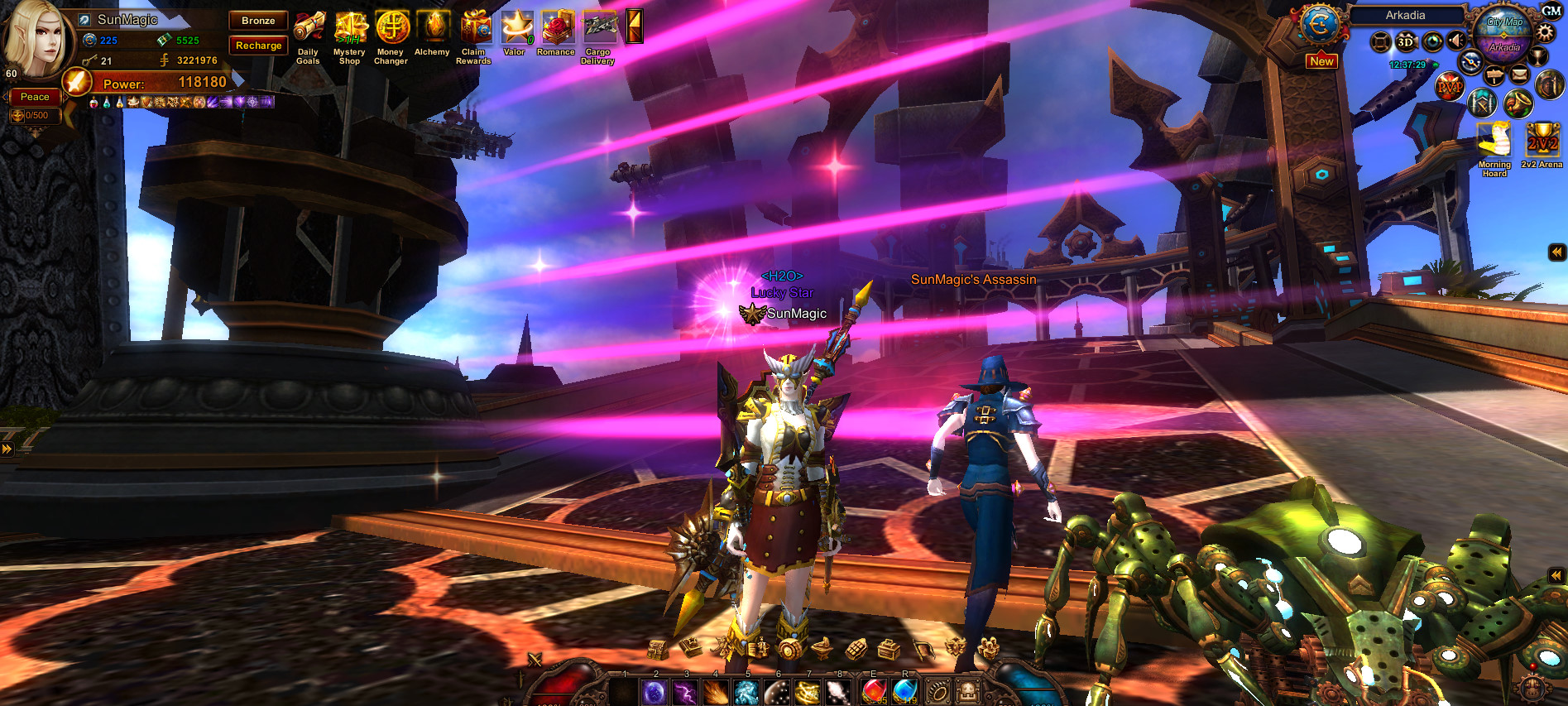The image size is (1568, 706).
Task: Open the Daily Goals scroll
Action: coord(309,28)
